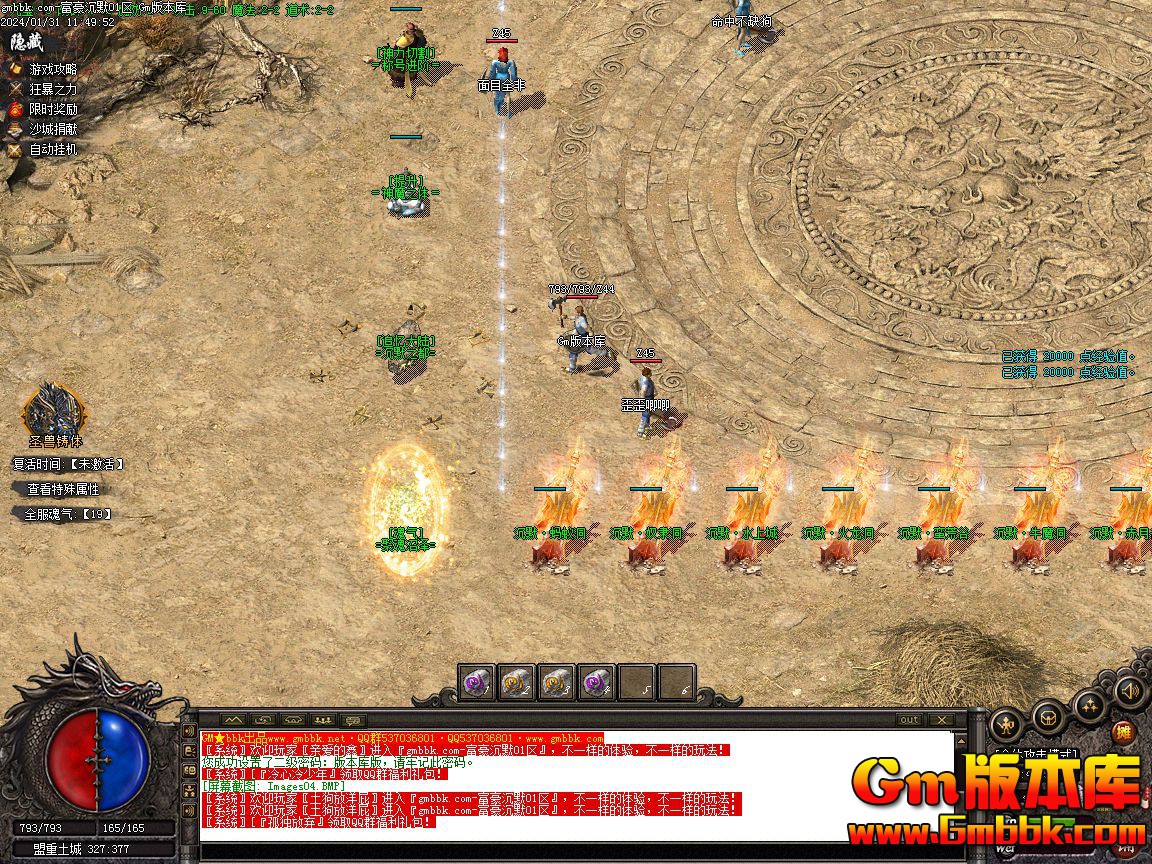The image size is (1152, 864).
Task: Select the first chat channel tab with mountain icon
Action: coord(233,719)
